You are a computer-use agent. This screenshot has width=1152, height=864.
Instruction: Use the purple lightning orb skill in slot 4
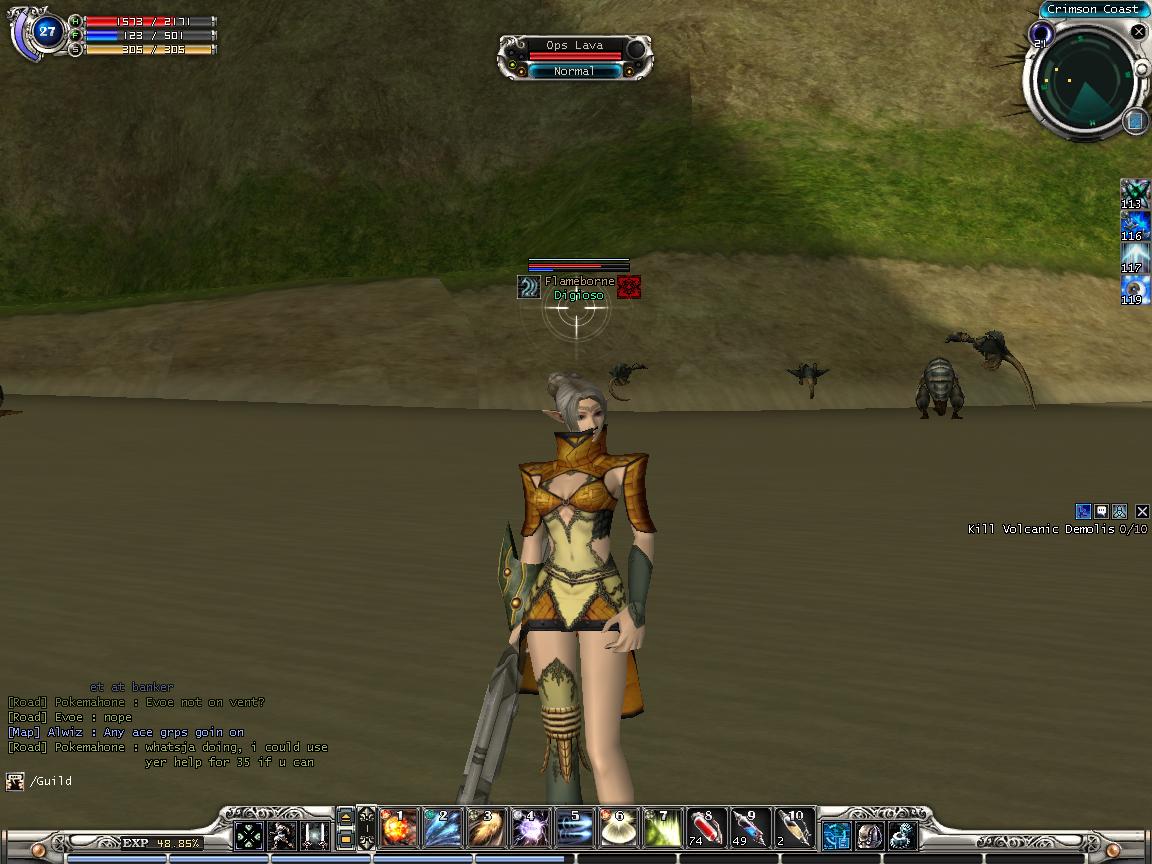[530, 829]
